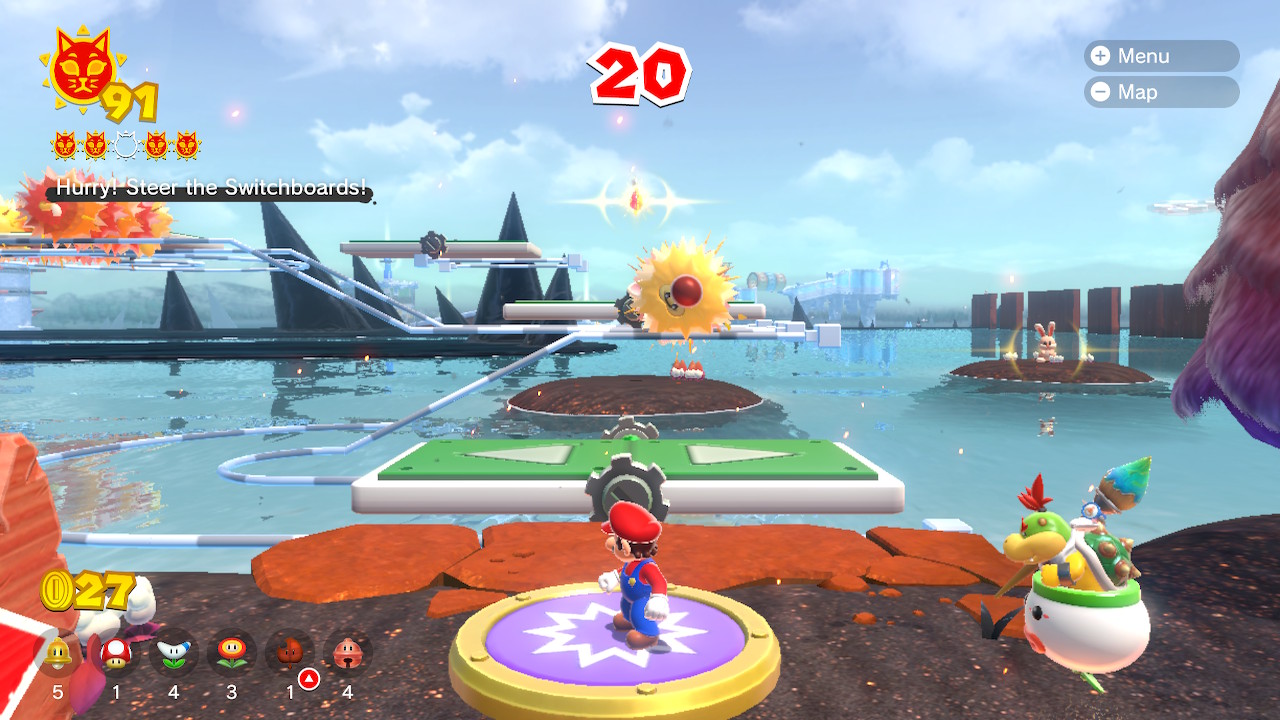The width and height of the screenshot is (1280, 720).
Task: Choose the Boomerang Flower reserve item
Action: [174, 654]
